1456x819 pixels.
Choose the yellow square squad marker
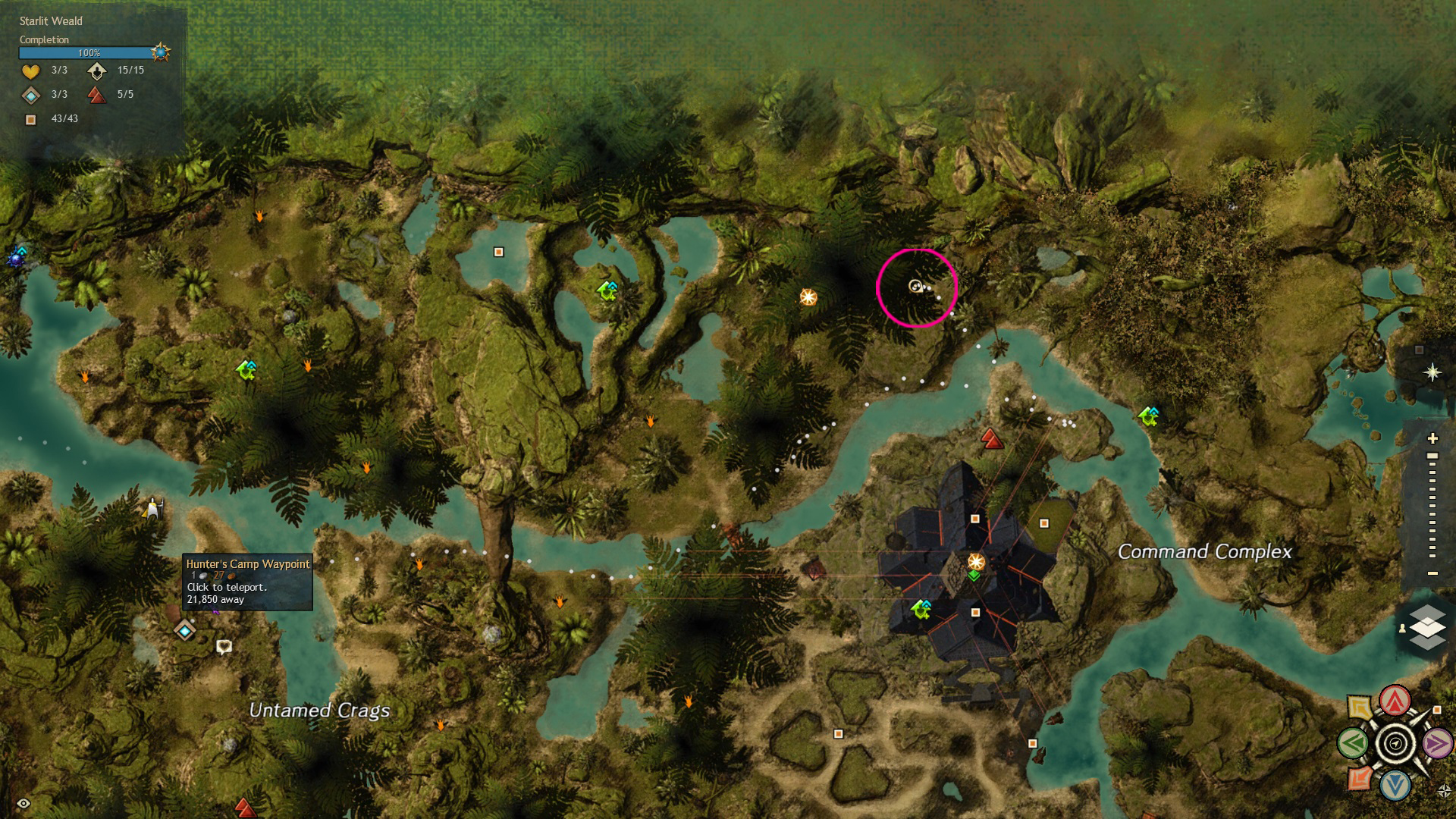click(1360, 708)
